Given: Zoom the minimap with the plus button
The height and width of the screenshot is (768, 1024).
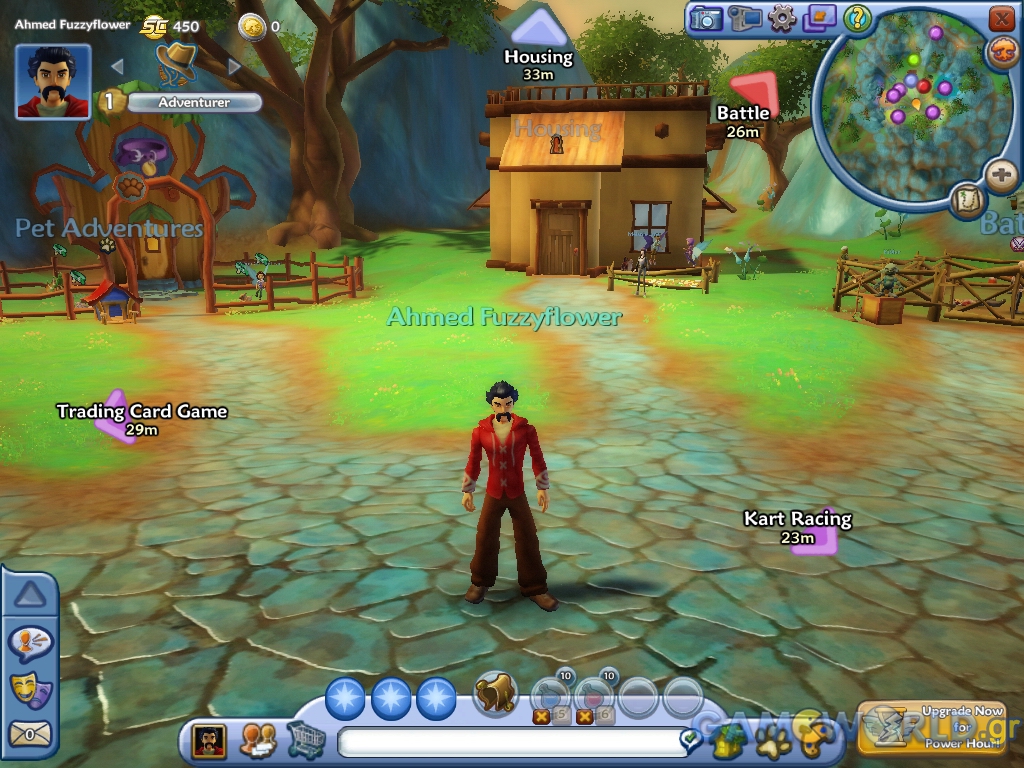Looking at the screenshot, I should coord(1001,176).
